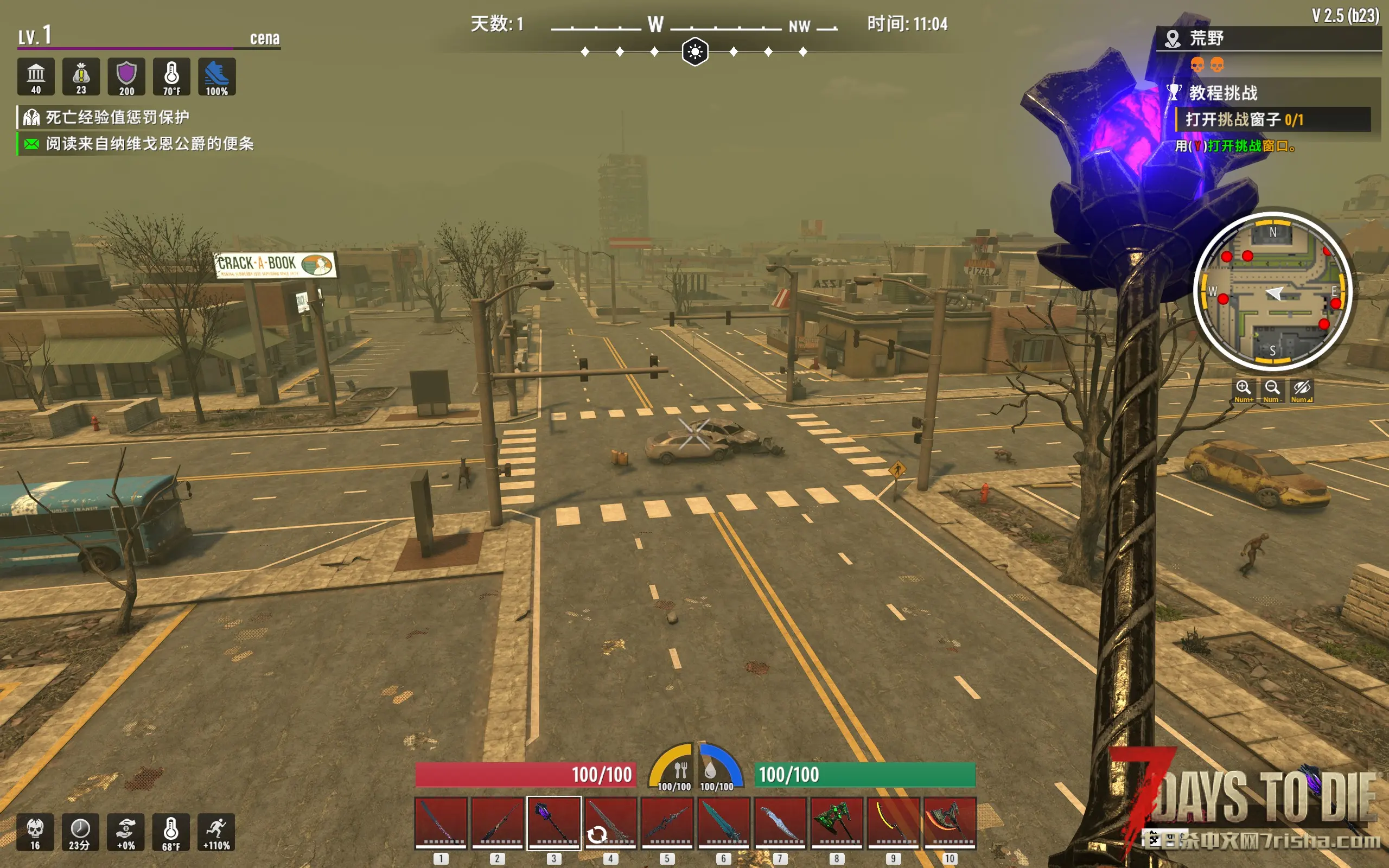Choose the dark katana in hotbar slot 1
The width and height of the screenshot is (1389, 868).
441,822
